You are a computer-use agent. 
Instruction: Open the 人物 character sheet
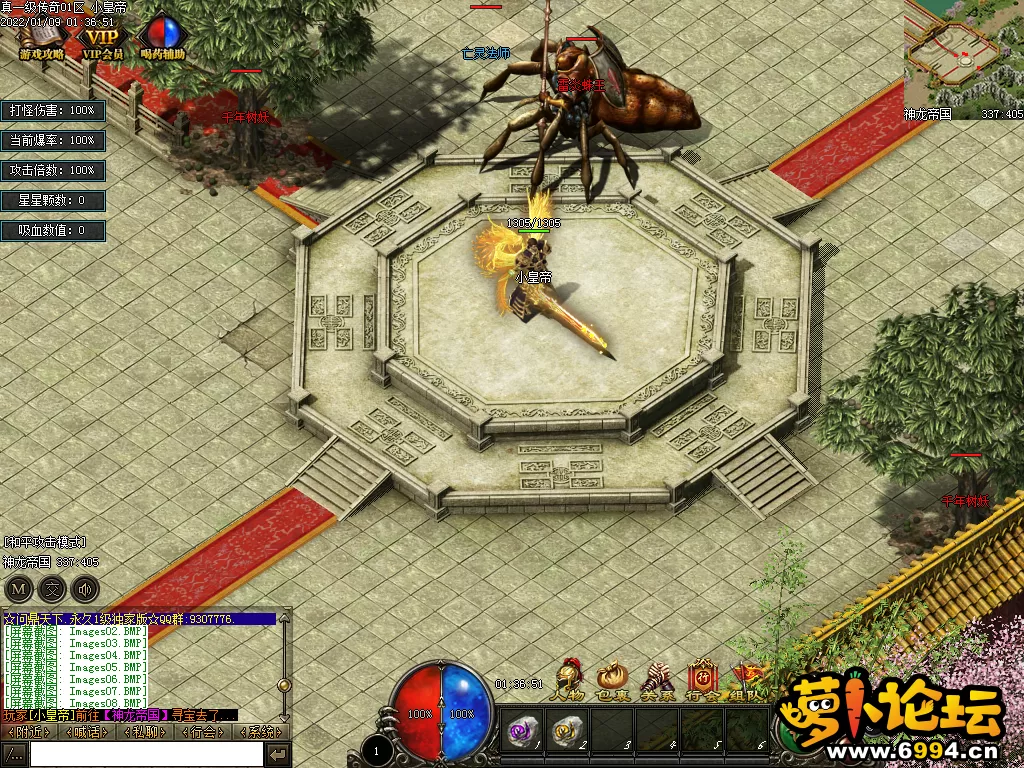point(568,680)
